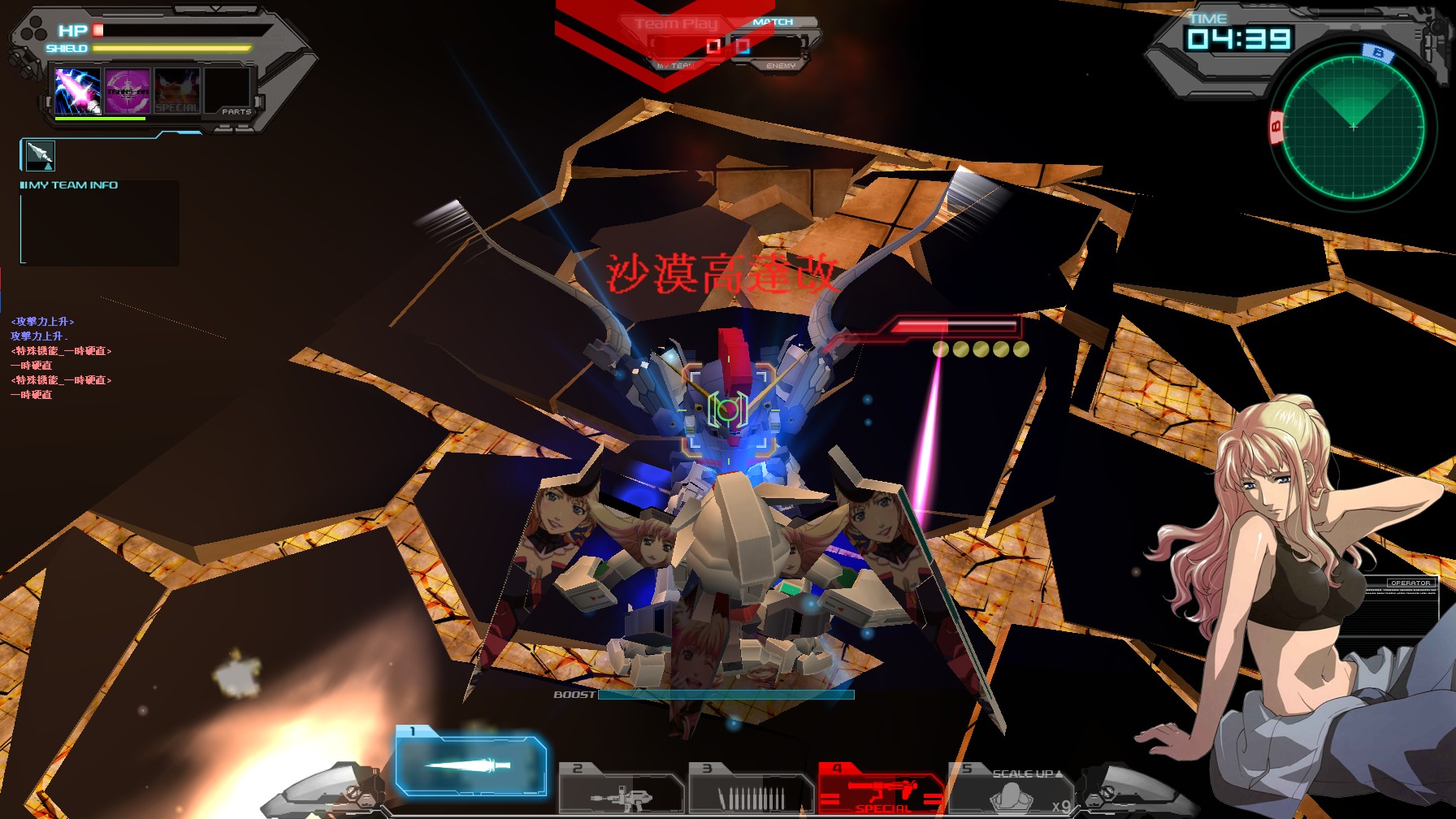This screenshot has width=1456, height=819.
Task: Toggle the red HP status indicator
Action: click(x=97, y=30)
